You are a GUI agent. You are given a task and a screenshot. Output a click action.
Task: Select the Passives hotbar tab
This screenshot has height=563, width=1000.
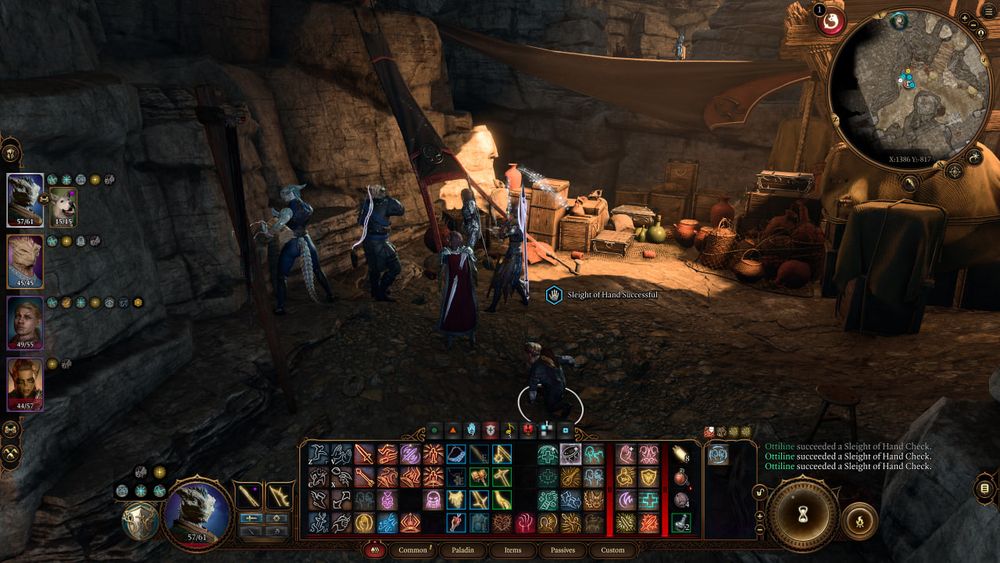[563, 549]
